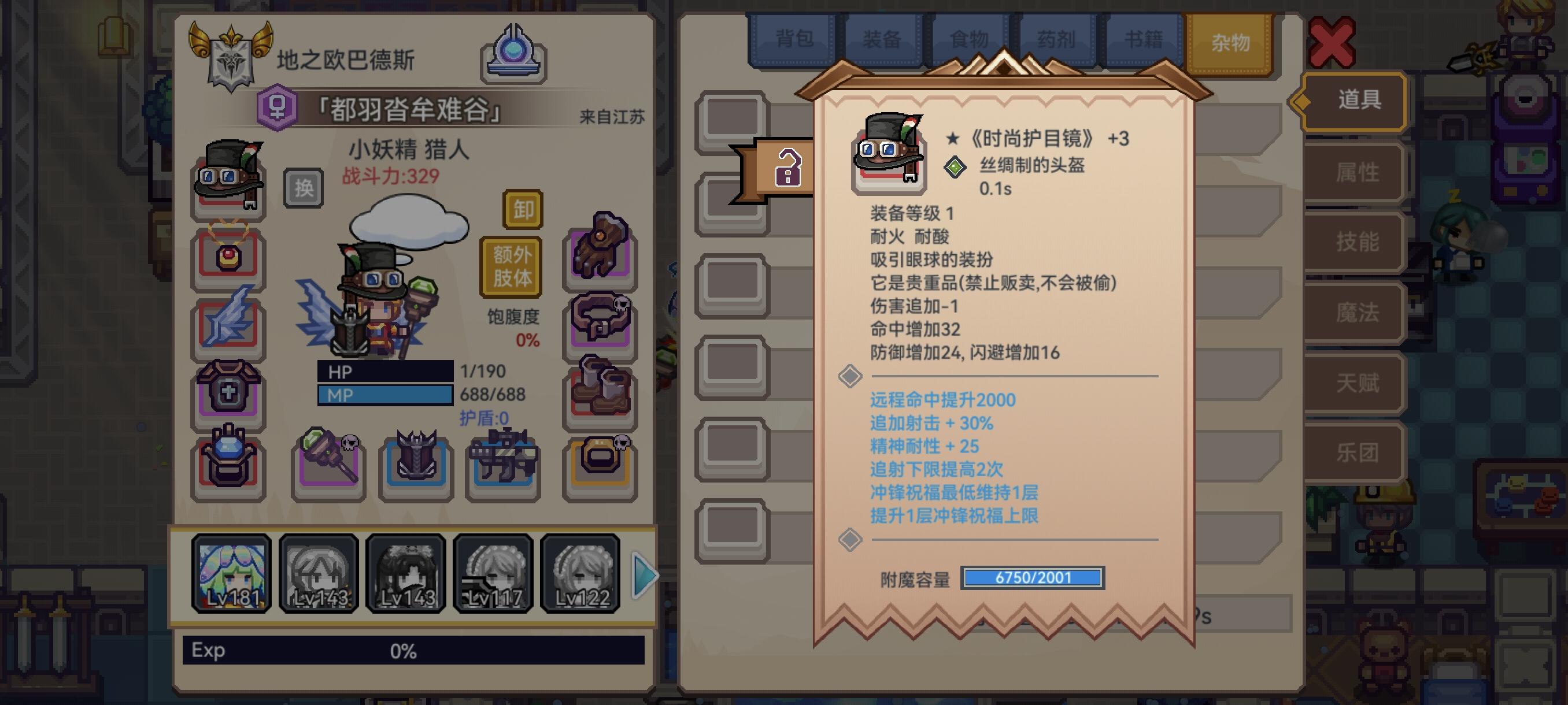Click the purple orb guild emblem icon
Screen dimensions: 1568x705
515,55
